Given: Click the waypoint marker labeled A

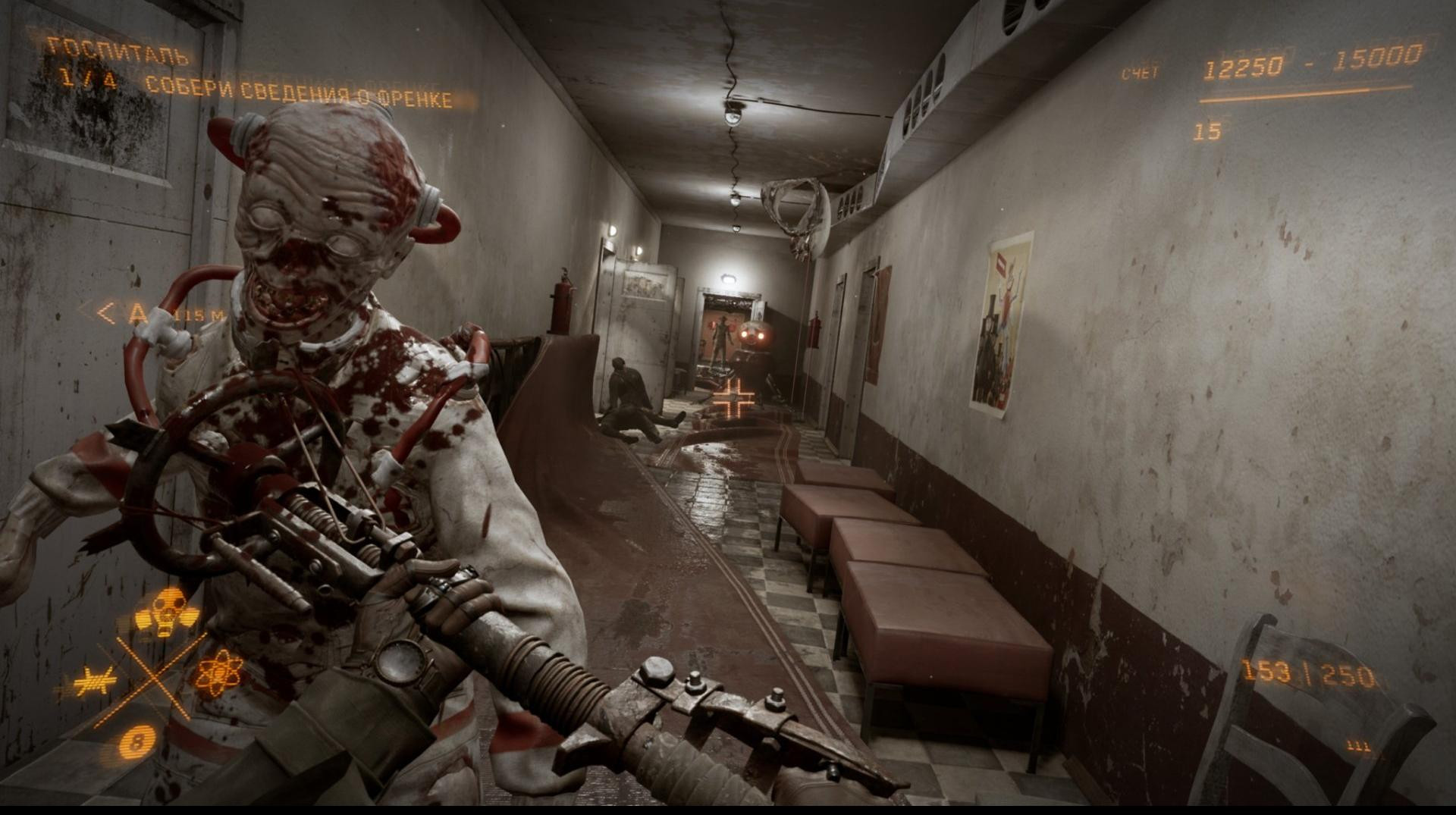Looking at the screenshot, I should click(x=137, y=313).
